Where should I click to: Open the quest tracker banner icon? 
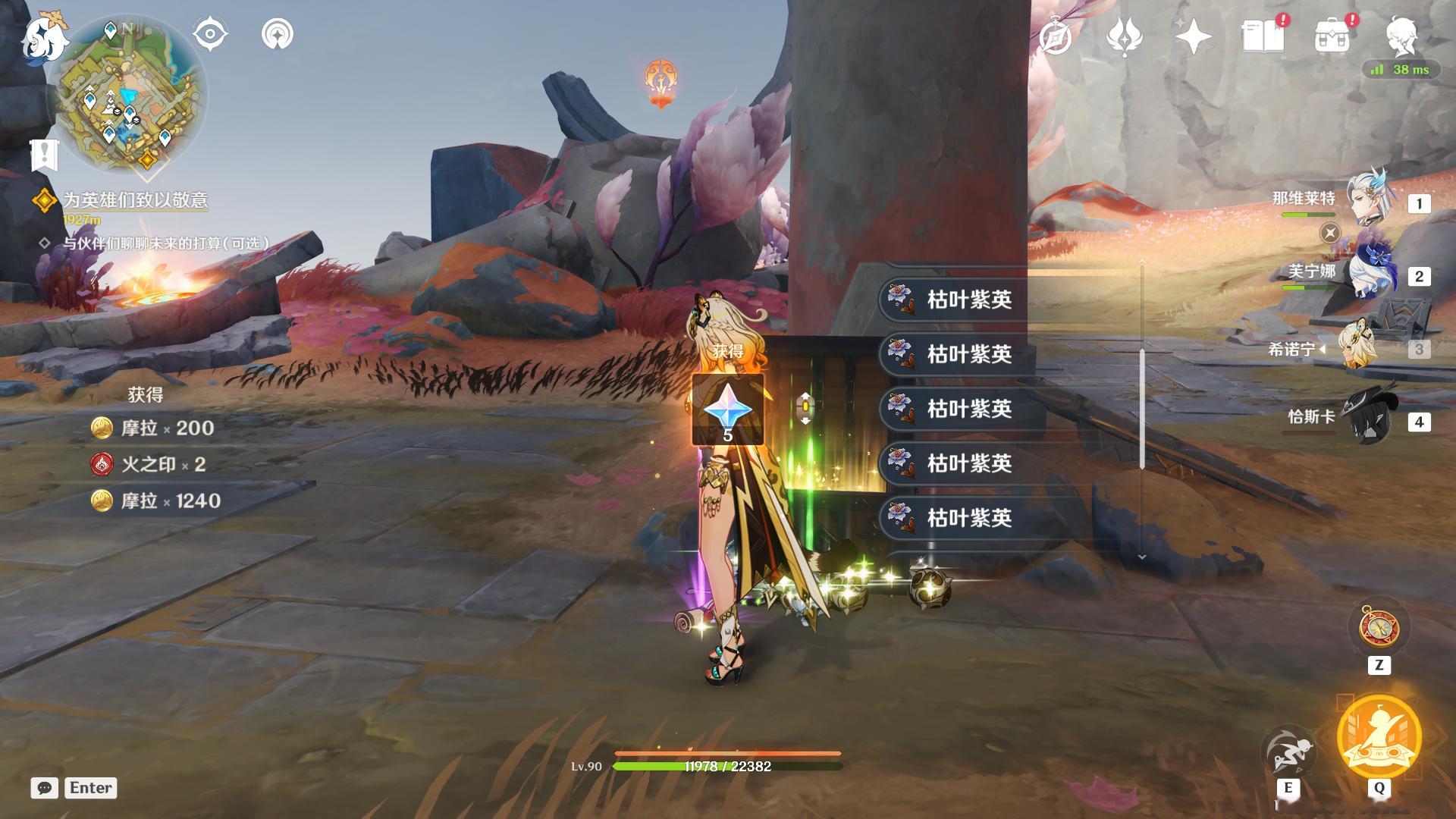click(x=44, y=155)
